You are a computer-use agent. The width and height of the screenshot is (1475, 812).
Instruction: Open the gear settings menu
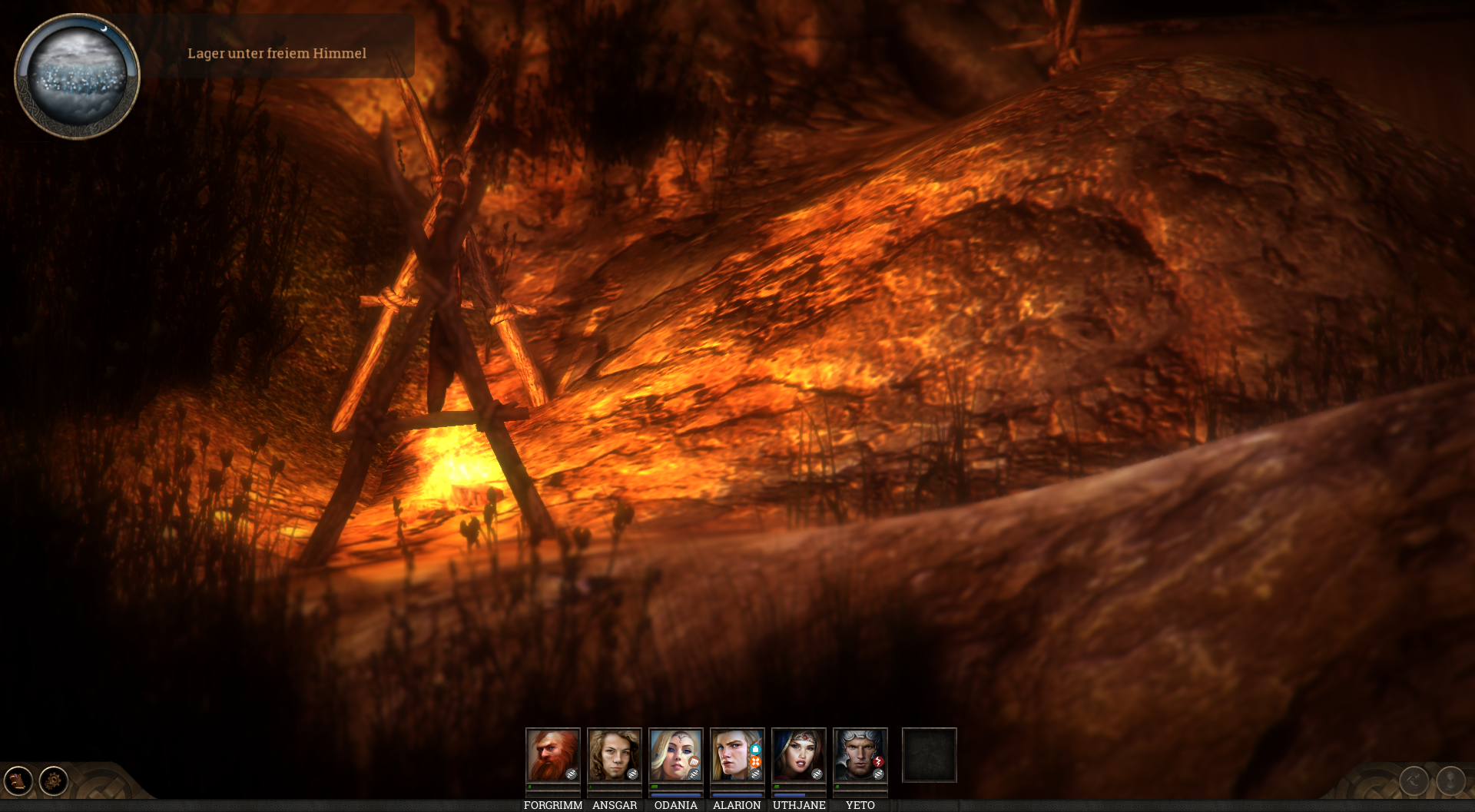(x=54, y=781)
